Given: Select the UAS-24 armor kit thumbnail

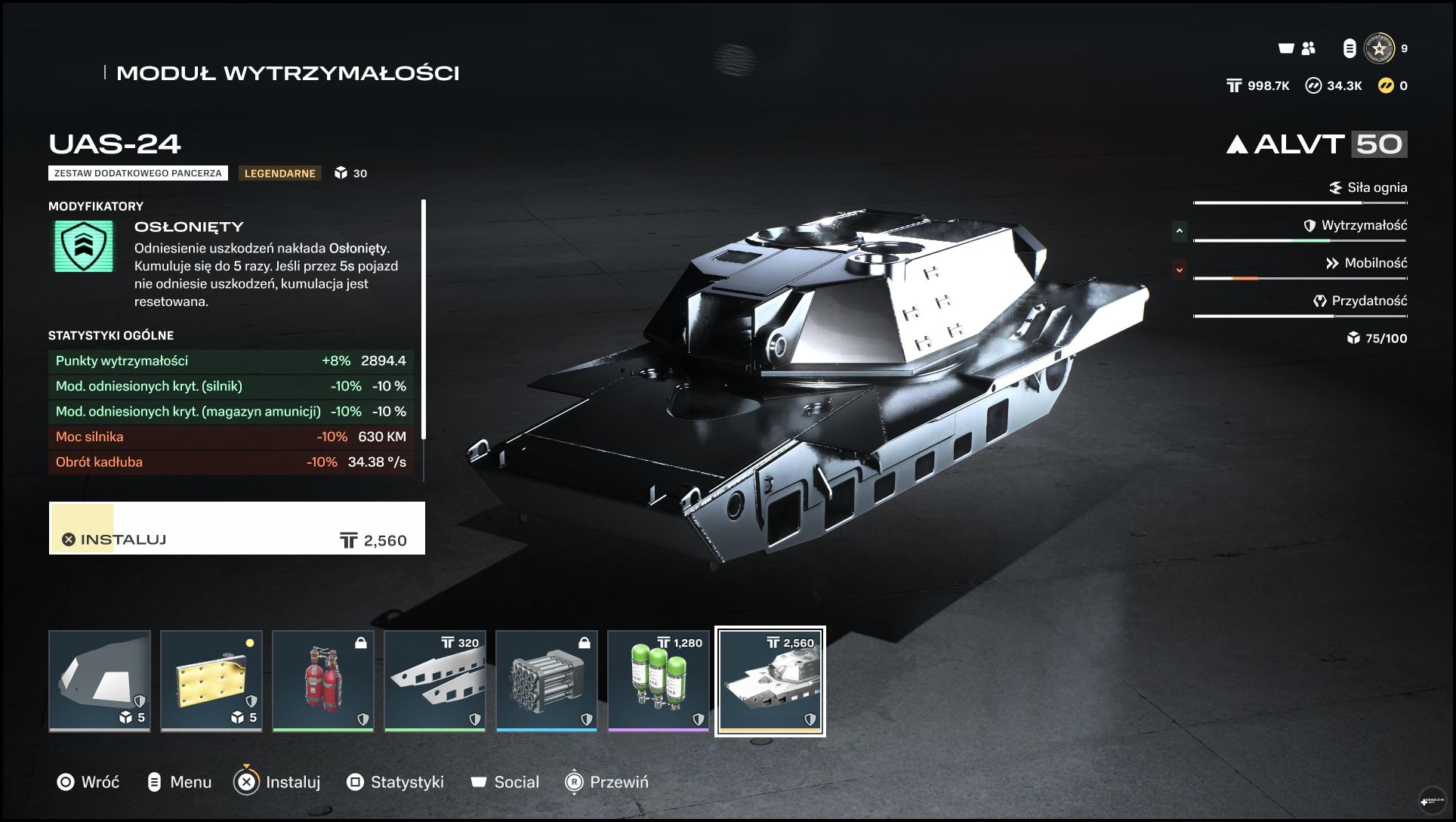Looking at the screenshot, I should pyautogui.click(x=770, y=681).
